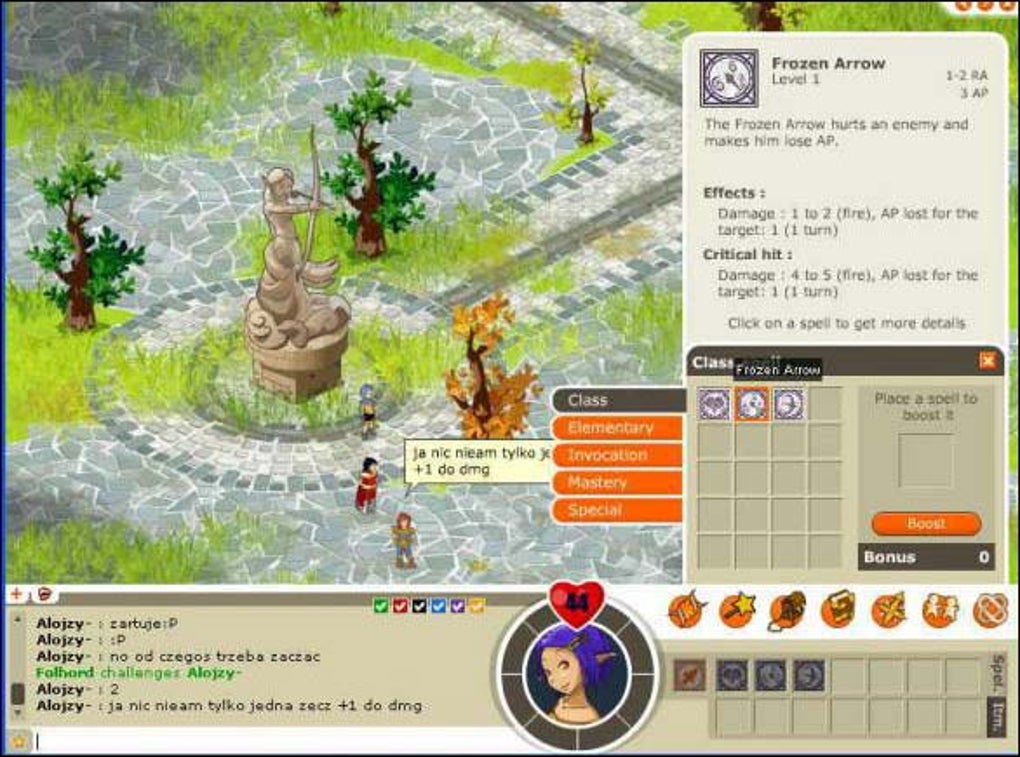Screen dimensions: 1020x757
Task: Click the character portrait medallion
Action: pyautogui.click(x=577, y=672)
